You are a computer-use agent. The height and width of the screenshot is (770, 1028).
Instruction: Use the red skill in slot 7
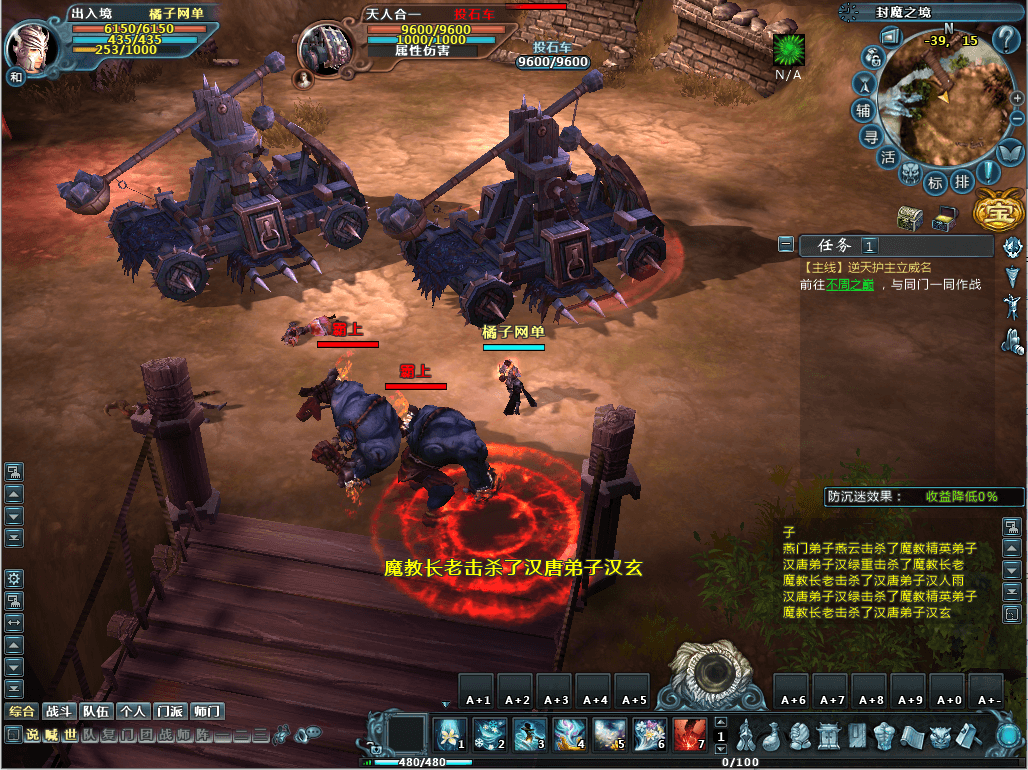690,735
